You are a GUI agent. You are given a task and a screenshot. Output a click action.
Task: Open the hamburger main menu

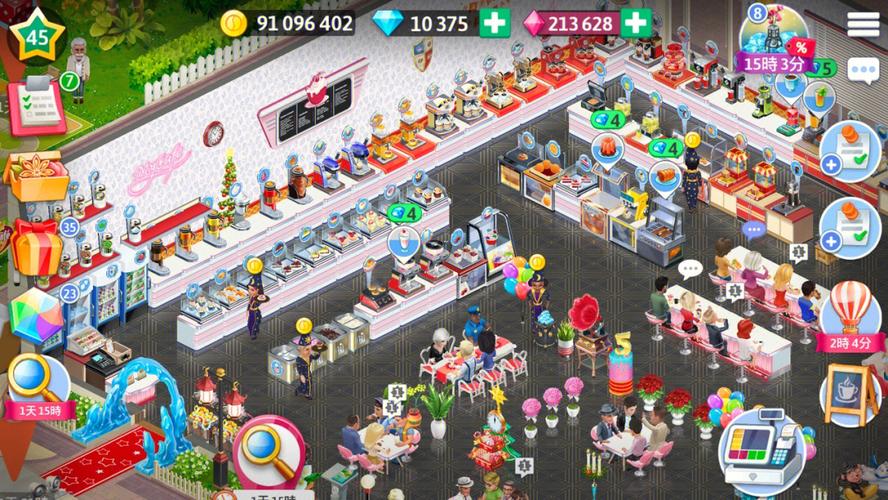pos(864,24)
